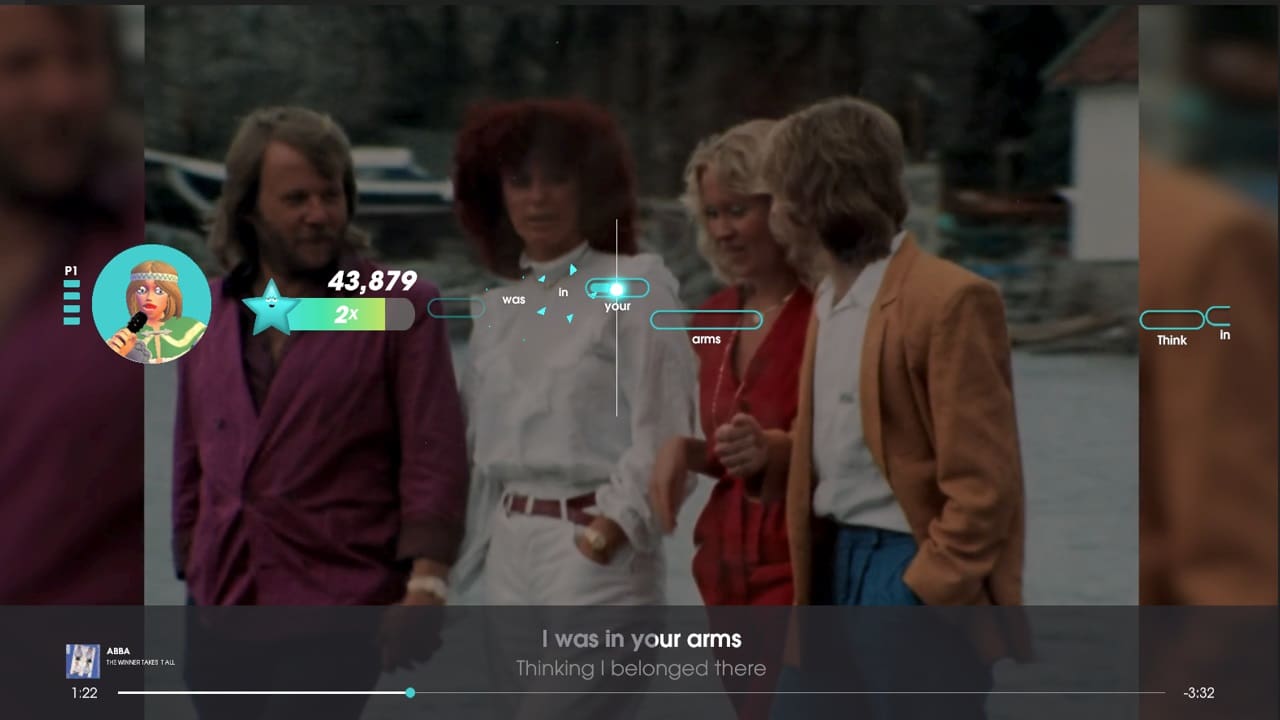This screenshot has width=1280, height=720.
Task: Click the artist name 'ABBA'
Action: pos(117,651)
